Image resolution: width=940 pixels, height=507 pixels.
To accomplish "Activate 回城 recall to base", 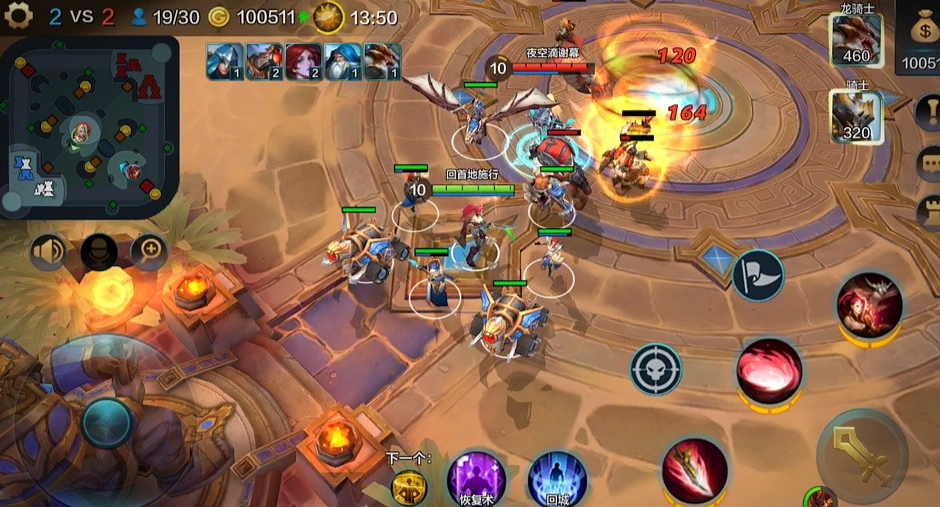I will tap(555, 478).
